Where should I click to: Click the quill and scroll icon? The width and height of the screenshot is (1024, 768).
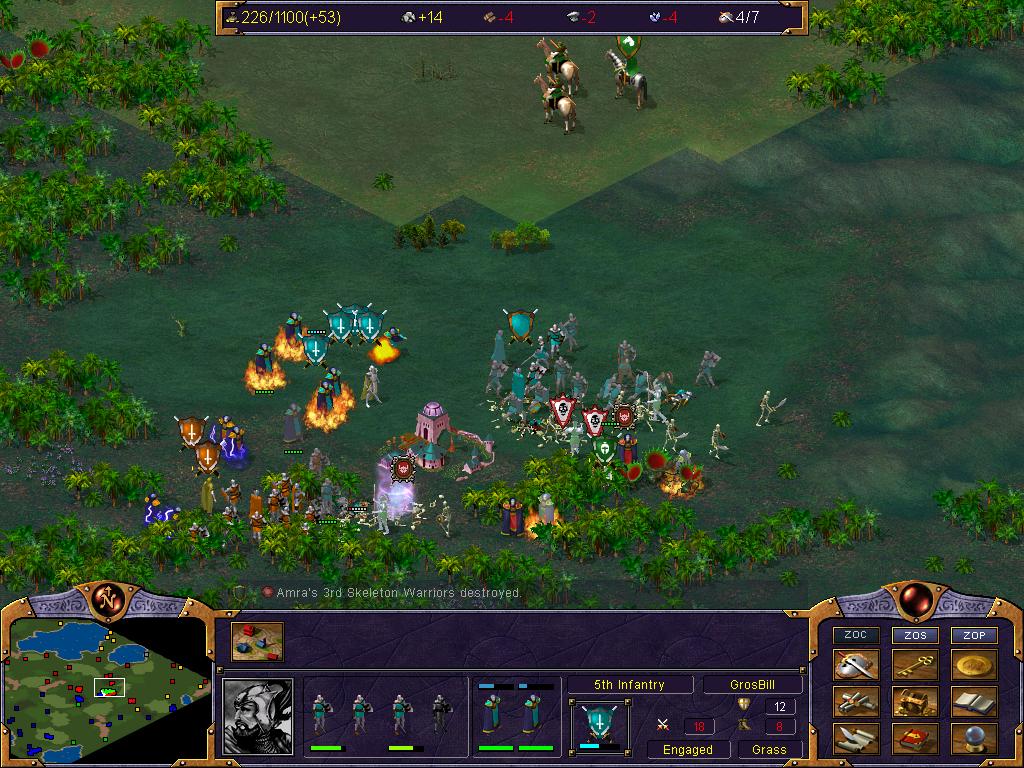tap(856, 739)
